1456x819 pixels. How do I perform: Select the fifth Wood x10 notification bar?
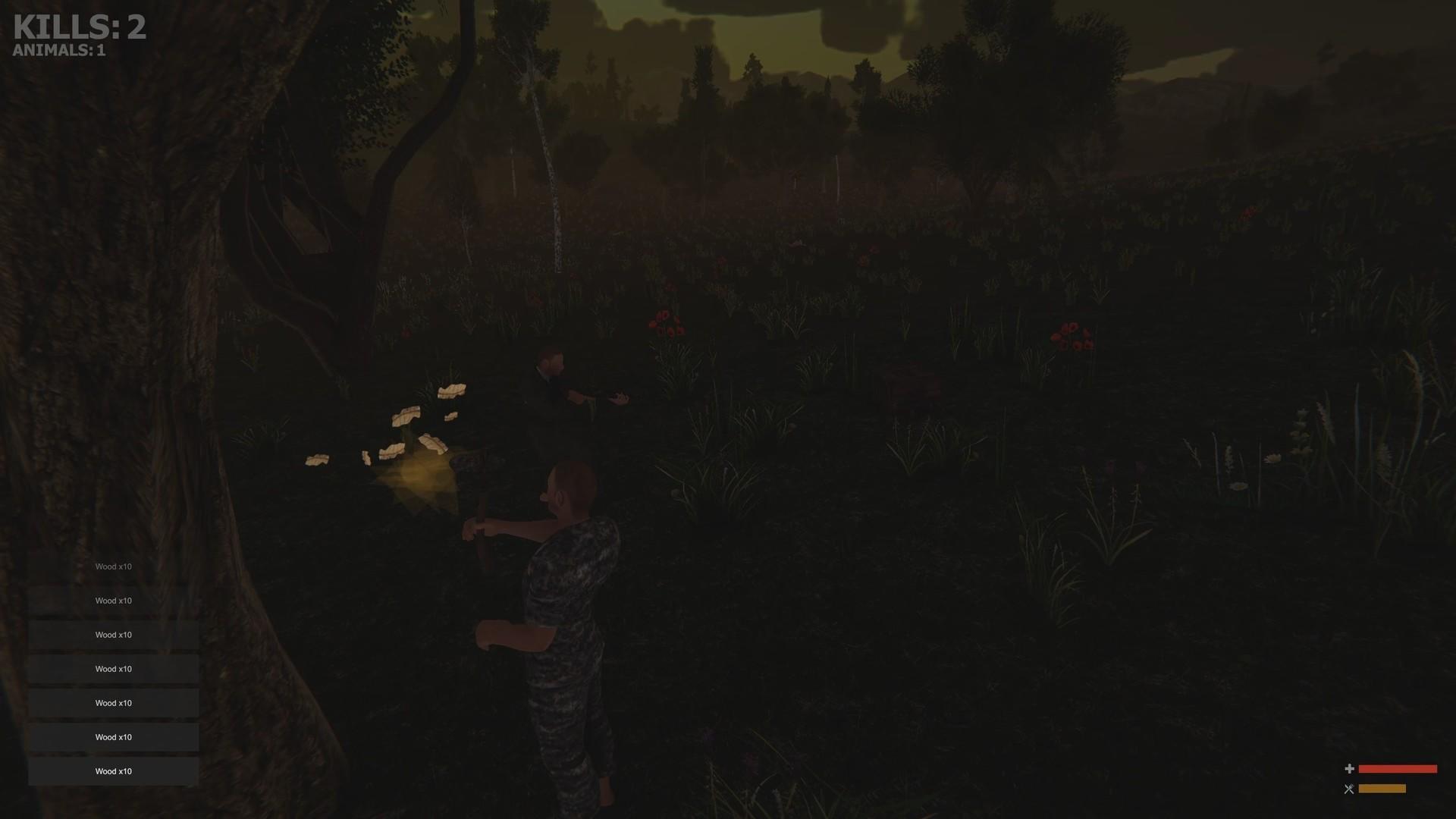112,702
